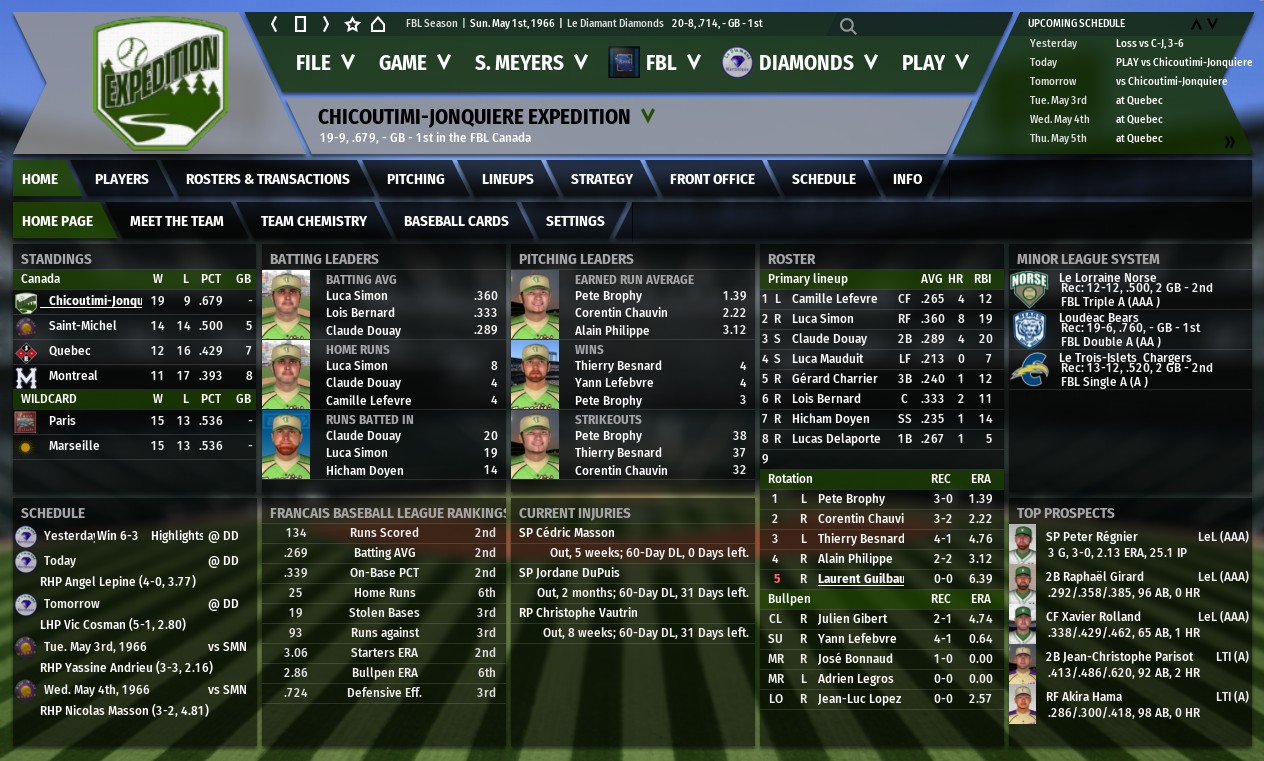Go to the PITCHING tab
This screenshot has height=761, width=1264.
(416, 179)
